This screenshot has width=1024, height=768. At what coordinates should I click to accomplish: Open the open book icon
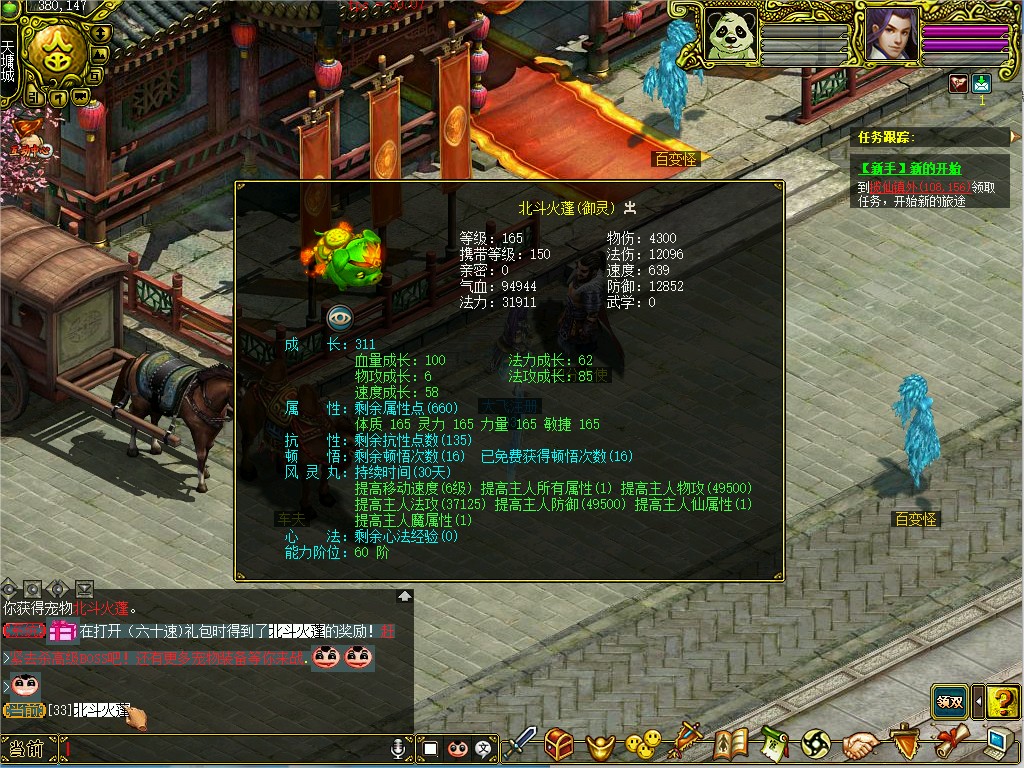click(x=732, y=743)
